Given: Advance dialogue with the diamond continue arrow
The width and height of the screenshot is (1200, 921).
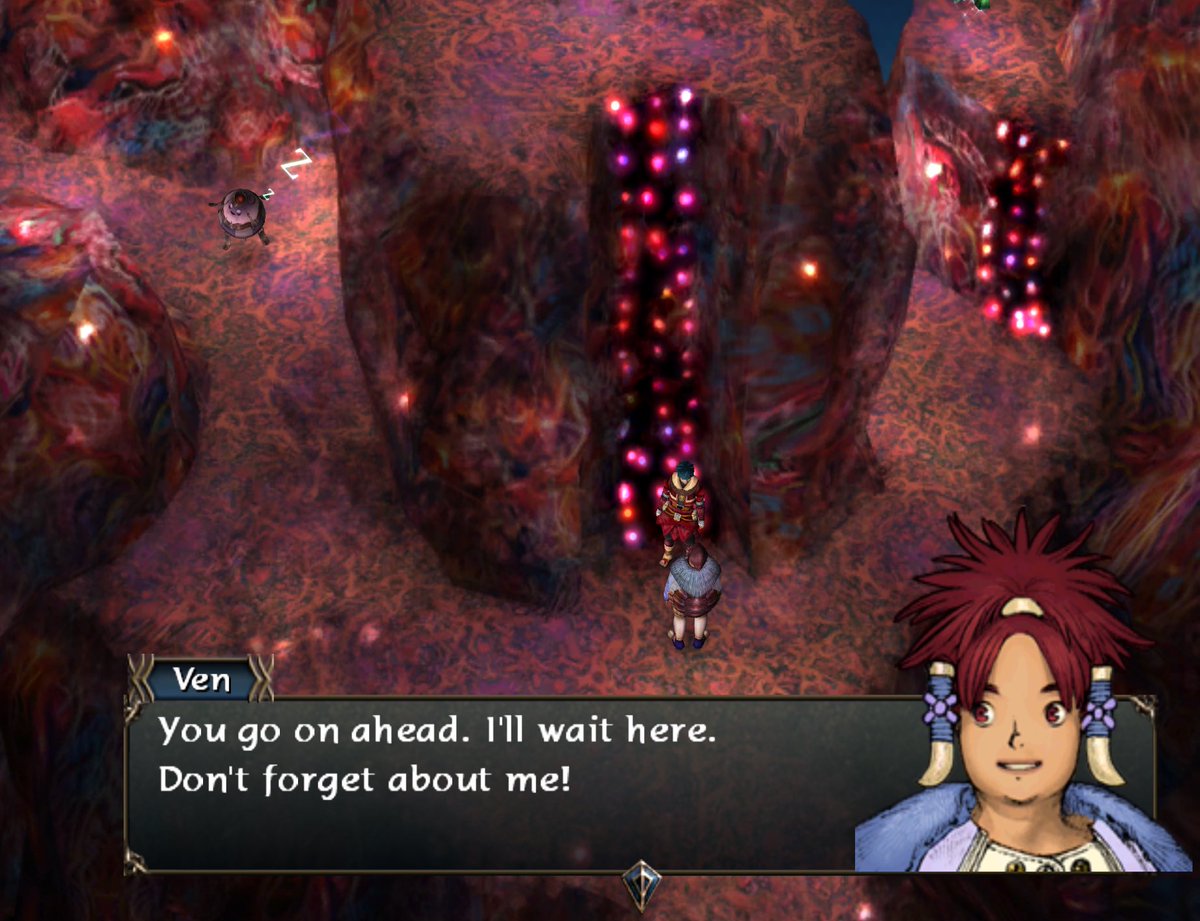Looking at the screenshot, I should (638, 882).
